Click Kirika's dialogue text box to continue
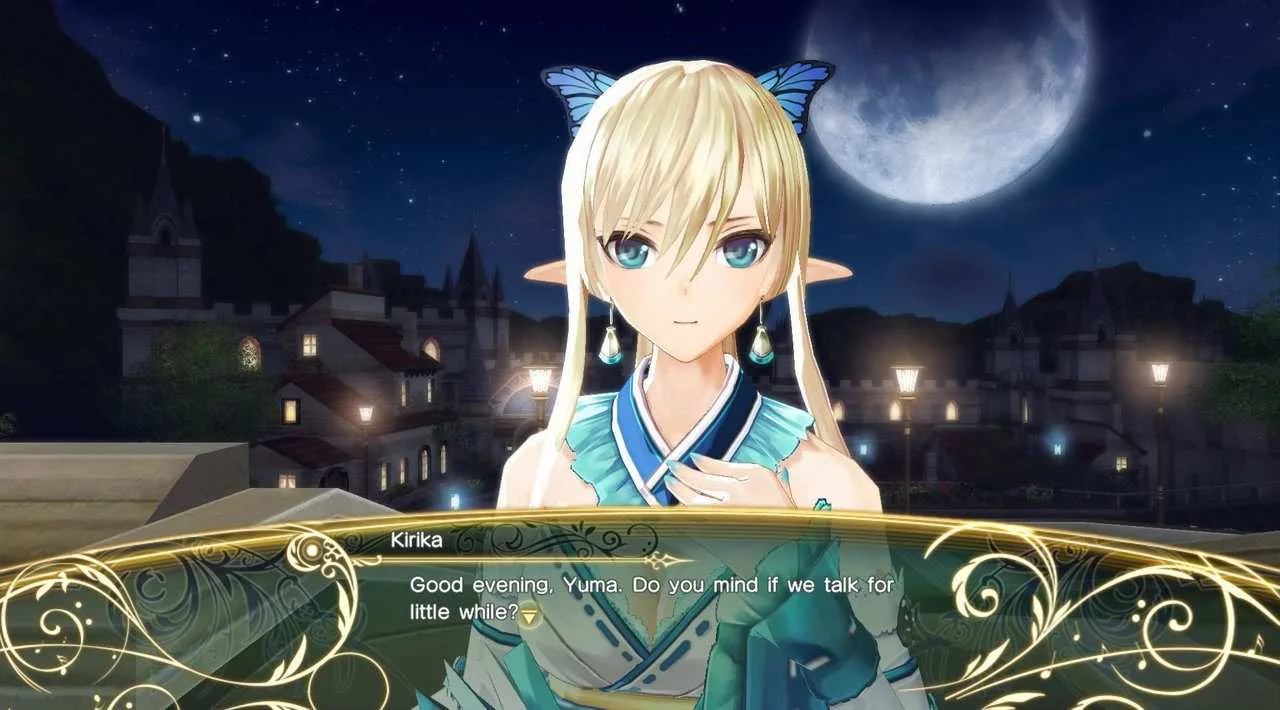This screenshot has height=710, width=1280. point(651,598)
